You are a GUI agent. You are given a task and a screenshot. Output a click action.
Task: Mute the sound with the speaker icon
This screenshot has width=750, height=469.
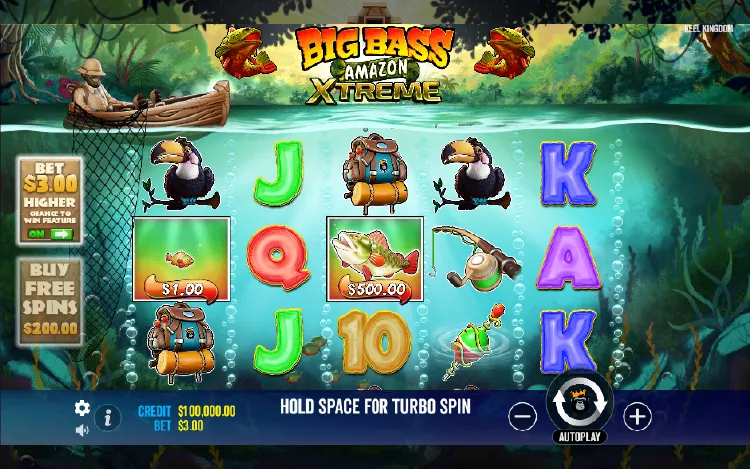82,430
